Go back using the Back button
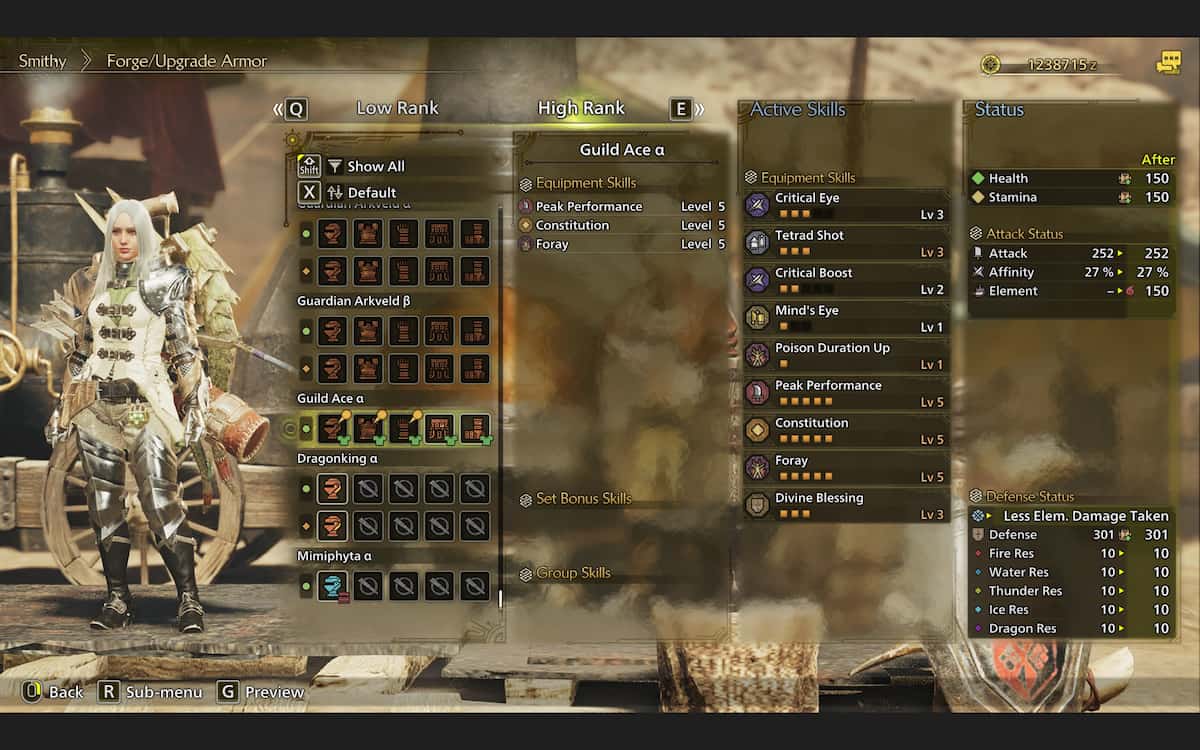This screenshot has height=750, width=1200. click(55, 692)
